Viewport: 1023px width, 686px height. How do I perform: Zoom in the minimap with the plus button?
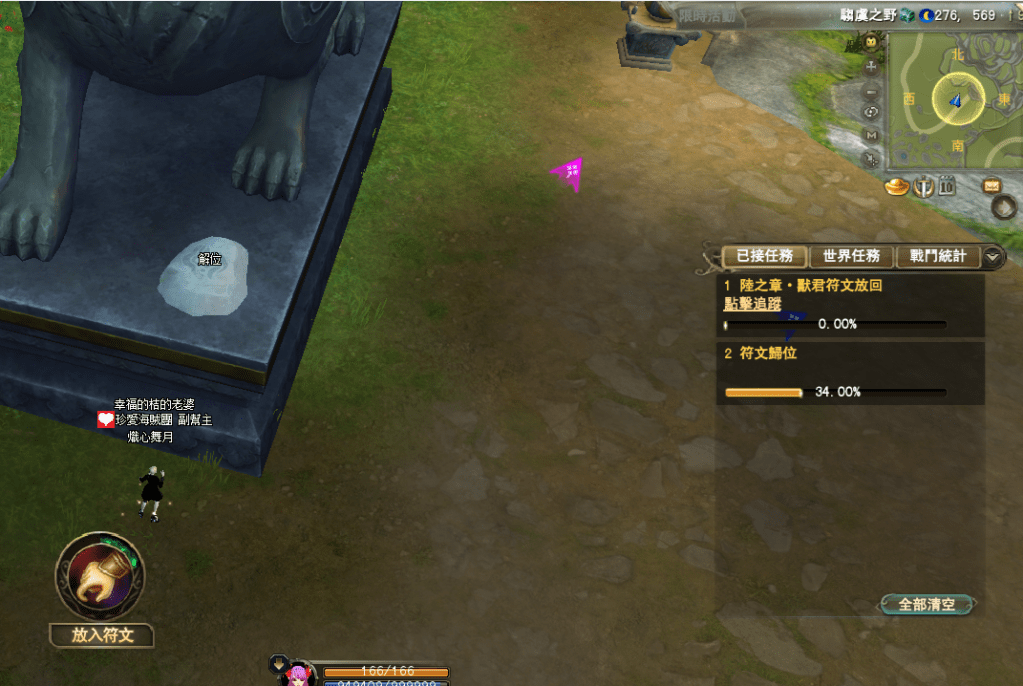(871, 66)
